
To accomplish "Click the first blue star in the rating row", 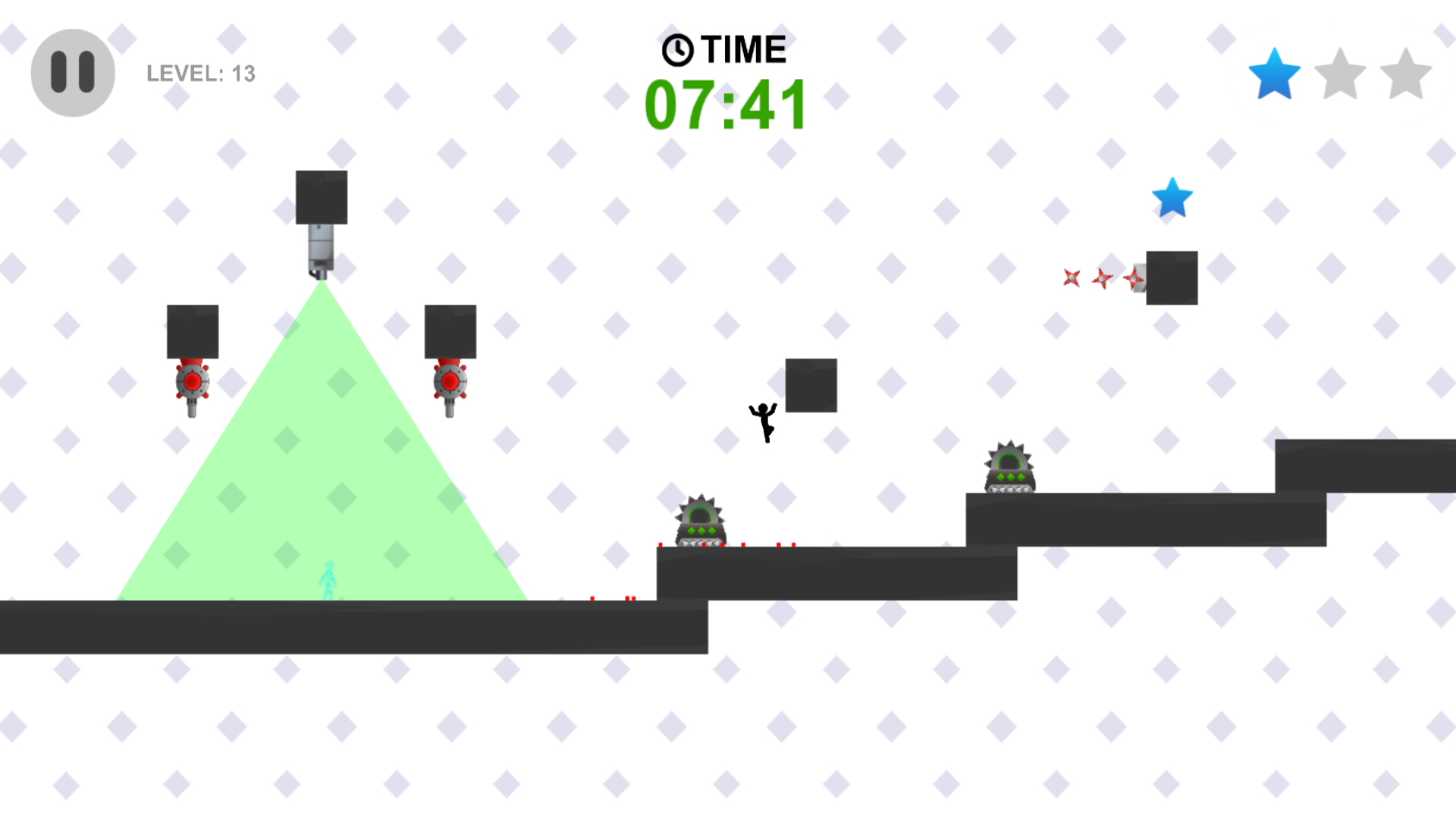I will 1273,72.
